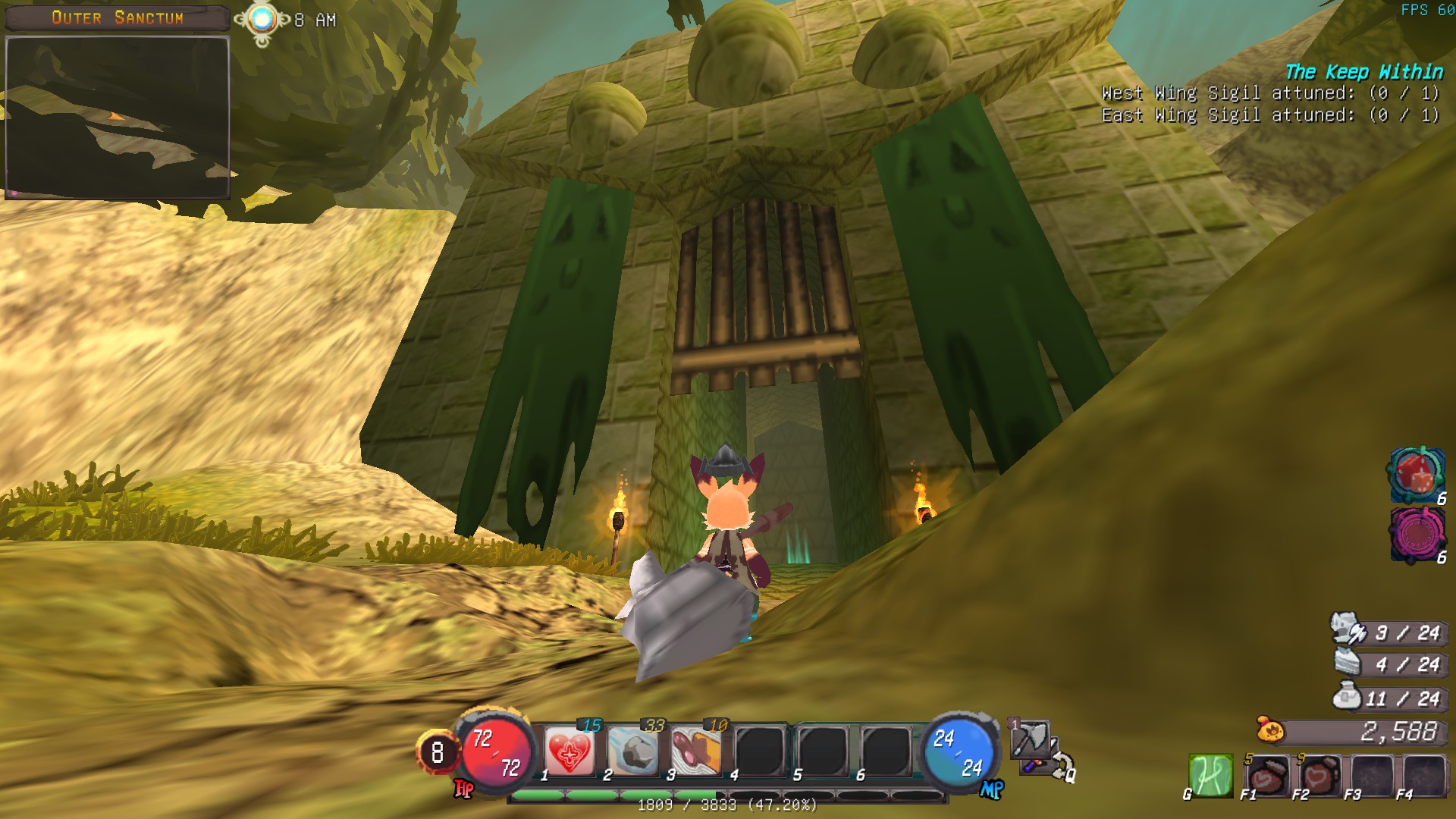This screenshot has width=1456, height=819.
Task: Trigger the skill in hotbar slot 3
Action: coord(696,752)
